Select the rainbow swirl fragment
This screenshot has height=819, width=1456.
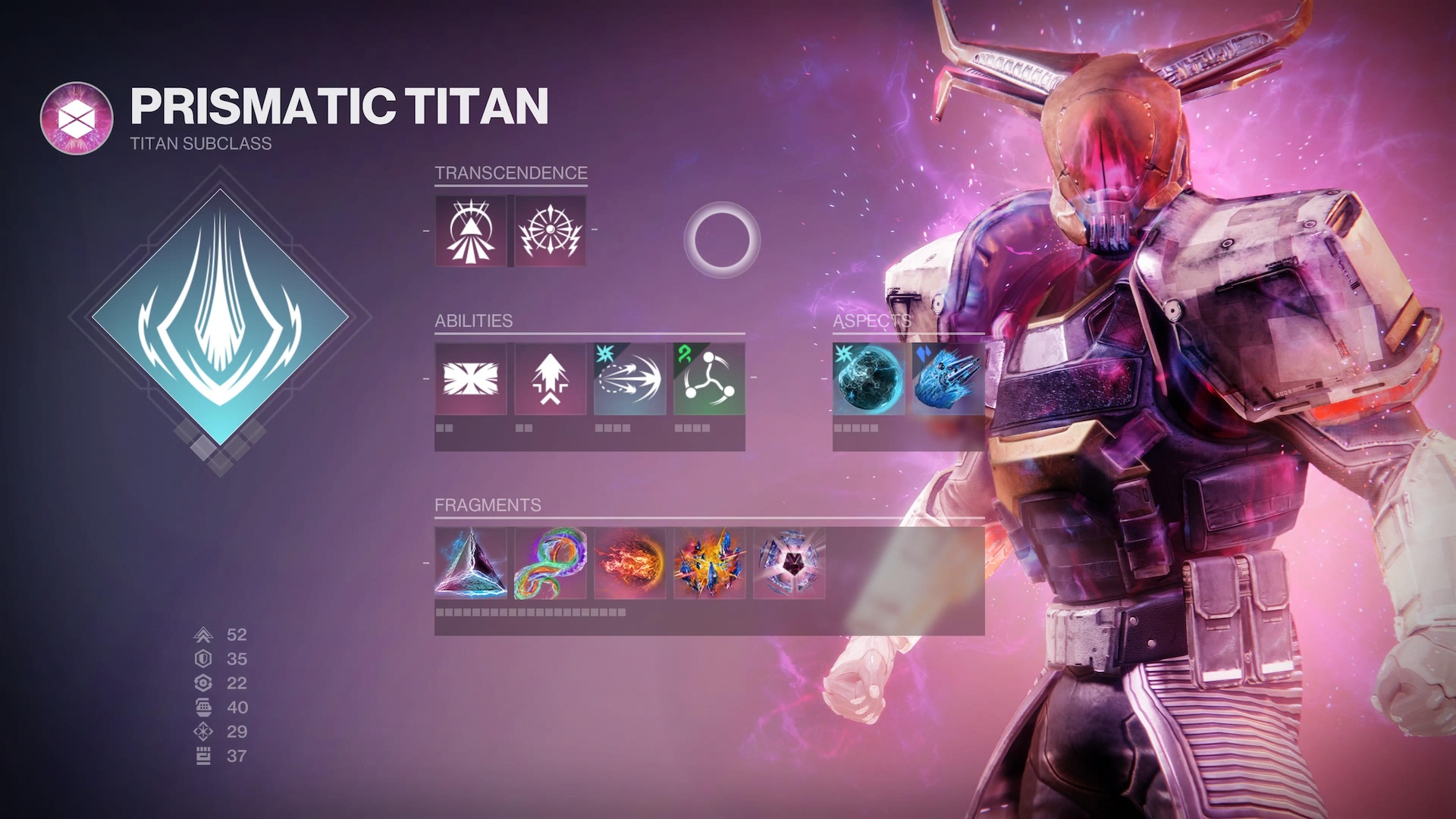point(551,563)
